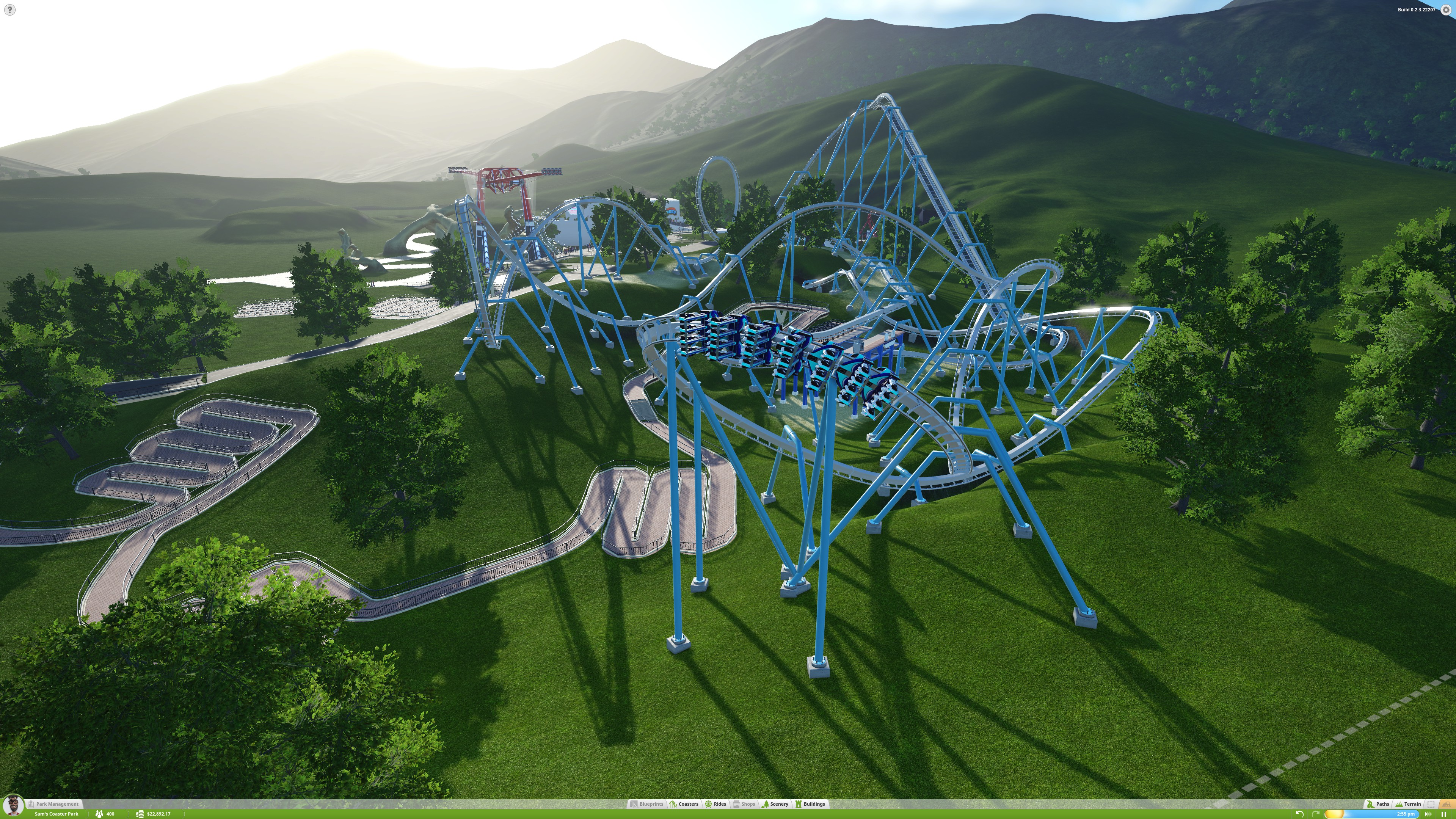This screenshot has height=819, width=1456.
Task: Select the Sam's Coaster Park name
Action: pos(56,814)
